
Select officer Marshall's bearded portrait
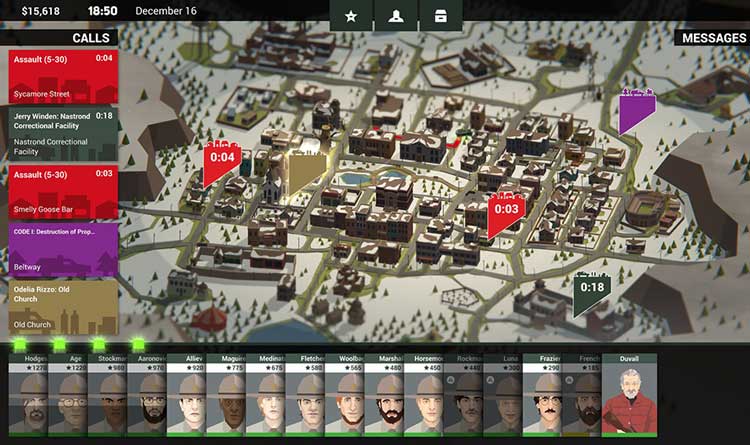(384, 400)
